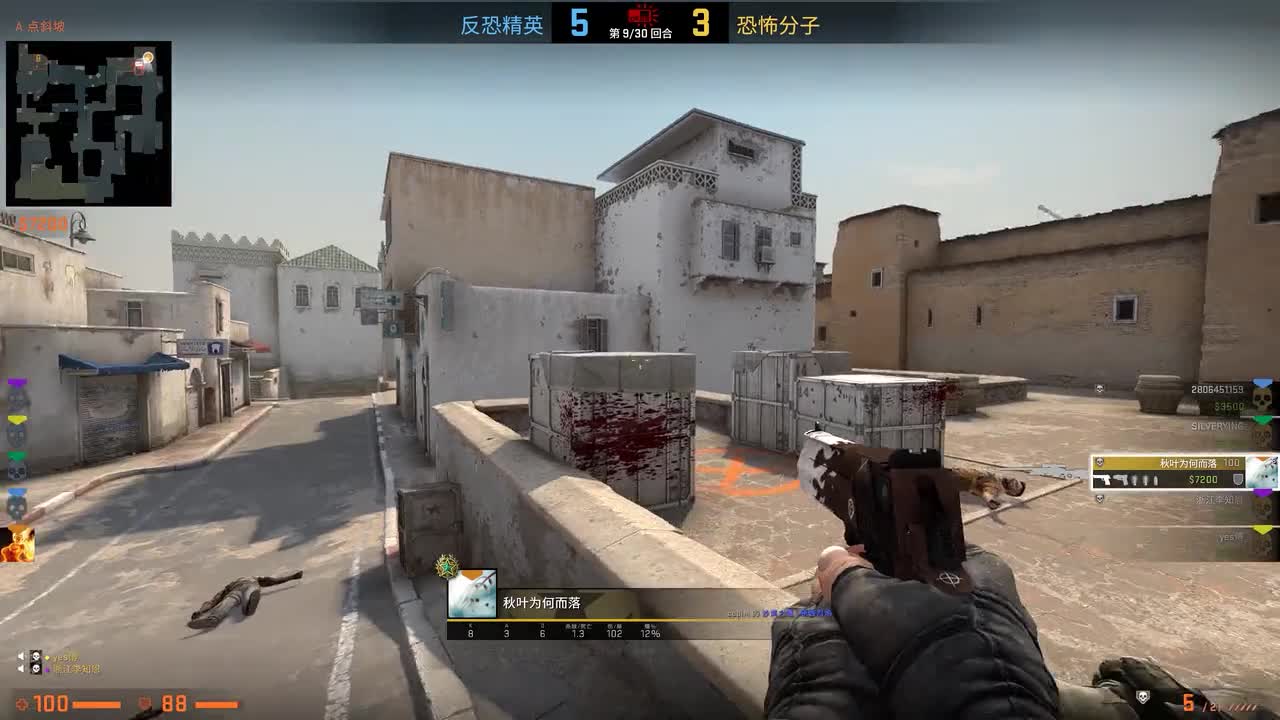This screenshot has width=1280, height=720.
Task: Click the $3500 money display
Action: pyautogui.click(x=1230, y=404)
